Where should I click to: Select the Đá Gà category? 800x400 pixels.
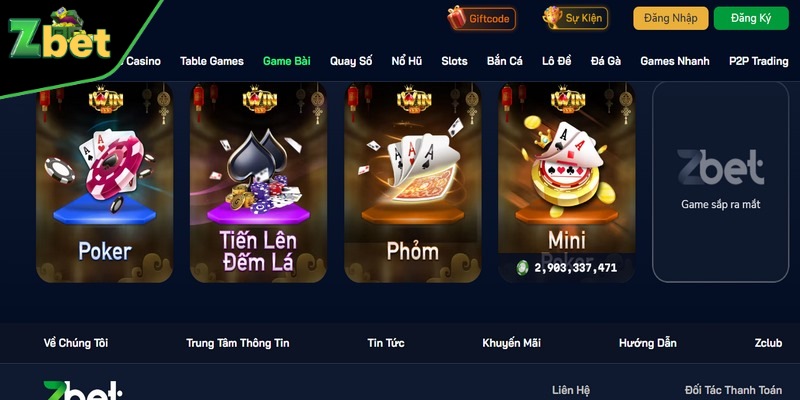tap(606, 61)
